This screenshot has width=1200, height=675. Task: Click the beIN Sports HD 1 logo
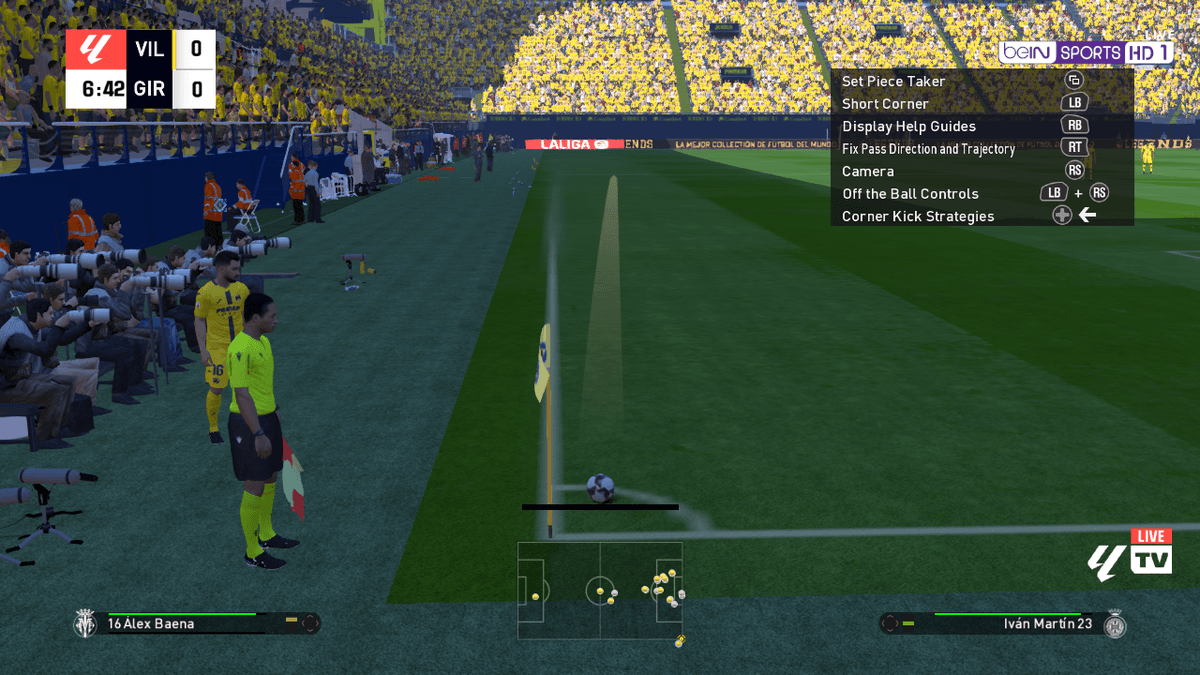[1085, 52]
